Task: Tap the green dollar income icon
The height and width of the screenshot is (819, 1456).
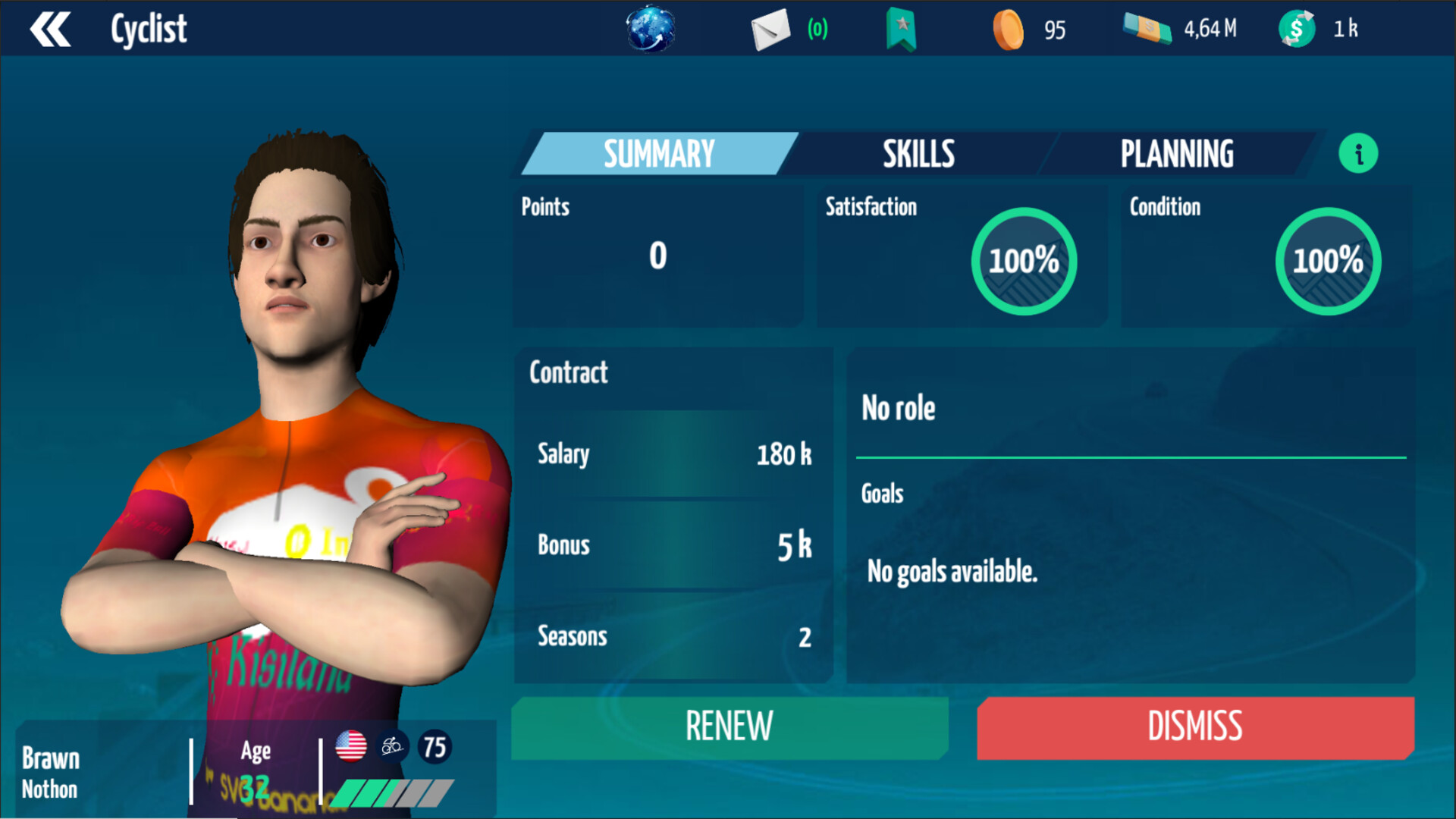Action: pos(1297,30)
